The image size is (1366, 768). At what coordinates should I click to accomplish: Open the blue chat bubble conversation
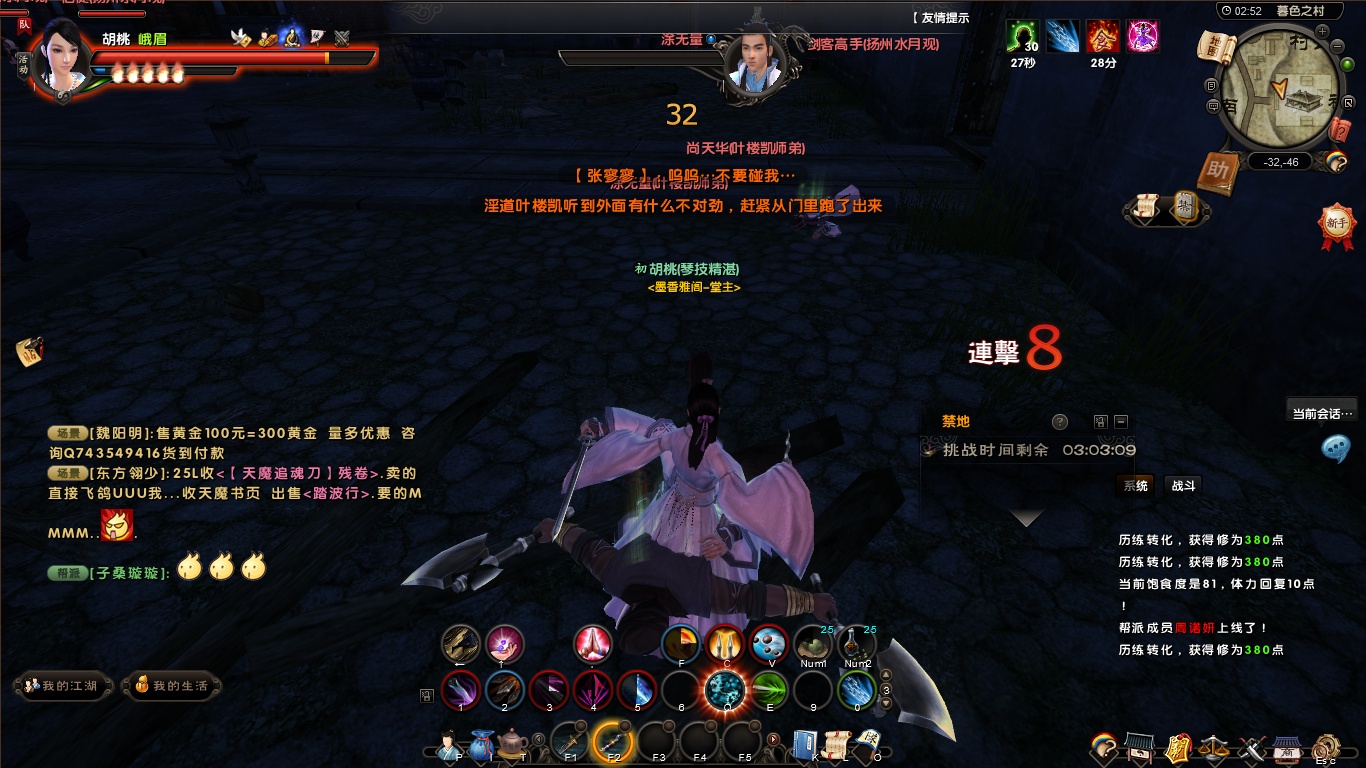(1335, 448)
